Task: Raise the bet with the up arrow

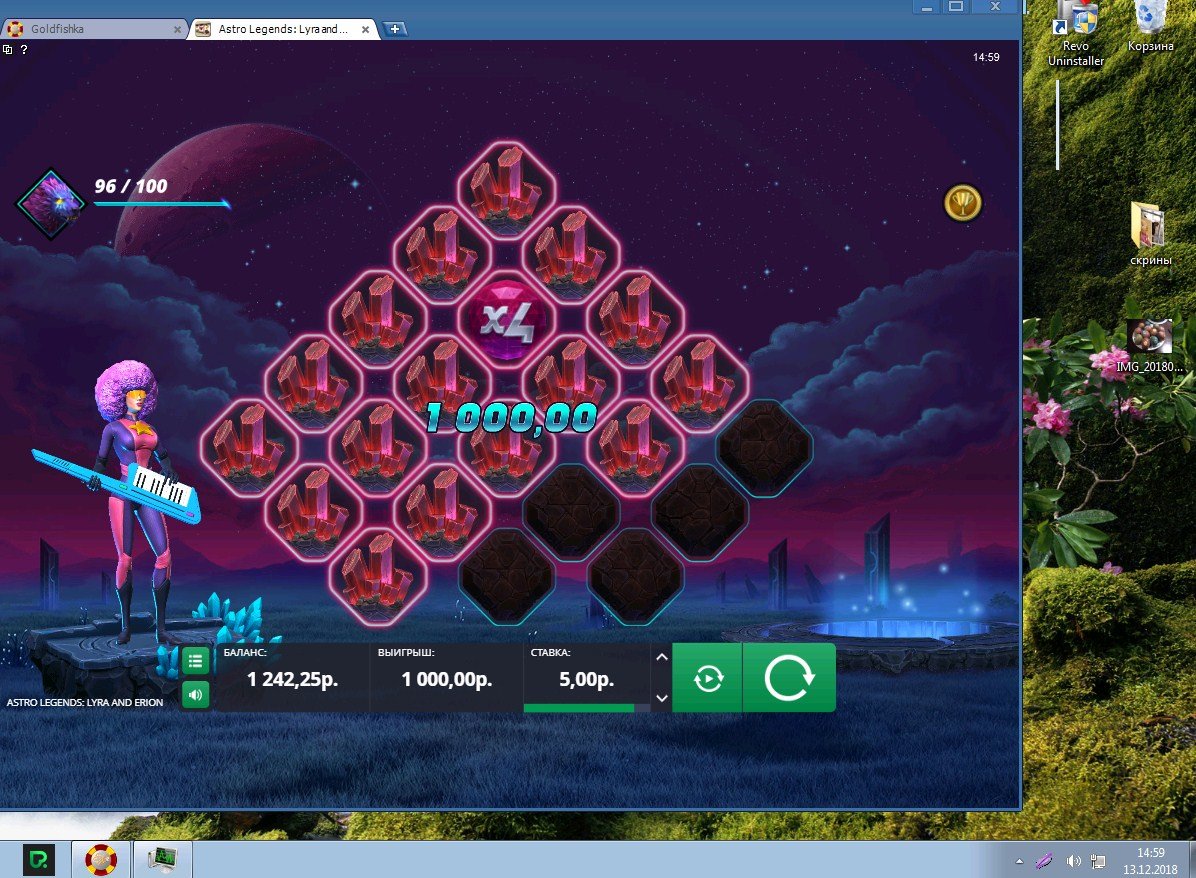Action: tap(660, 657)
